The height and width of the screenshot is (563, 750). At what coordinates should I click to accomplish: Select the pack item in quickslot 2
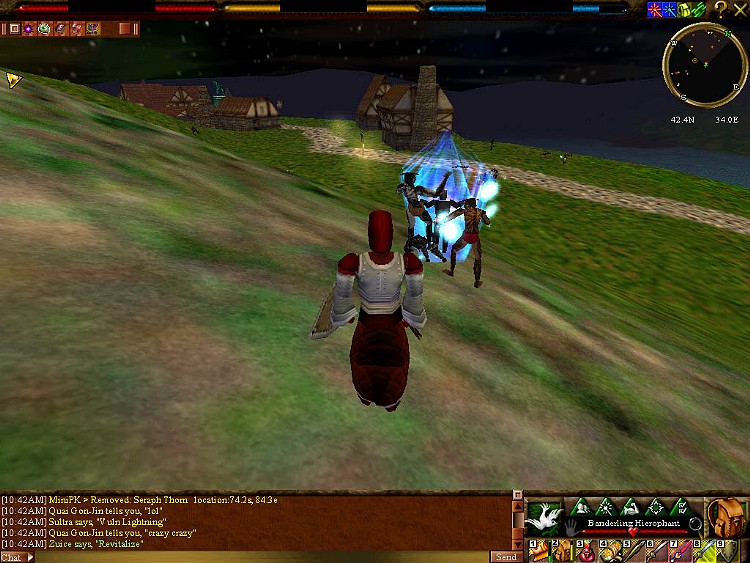(x=562, y=551)
